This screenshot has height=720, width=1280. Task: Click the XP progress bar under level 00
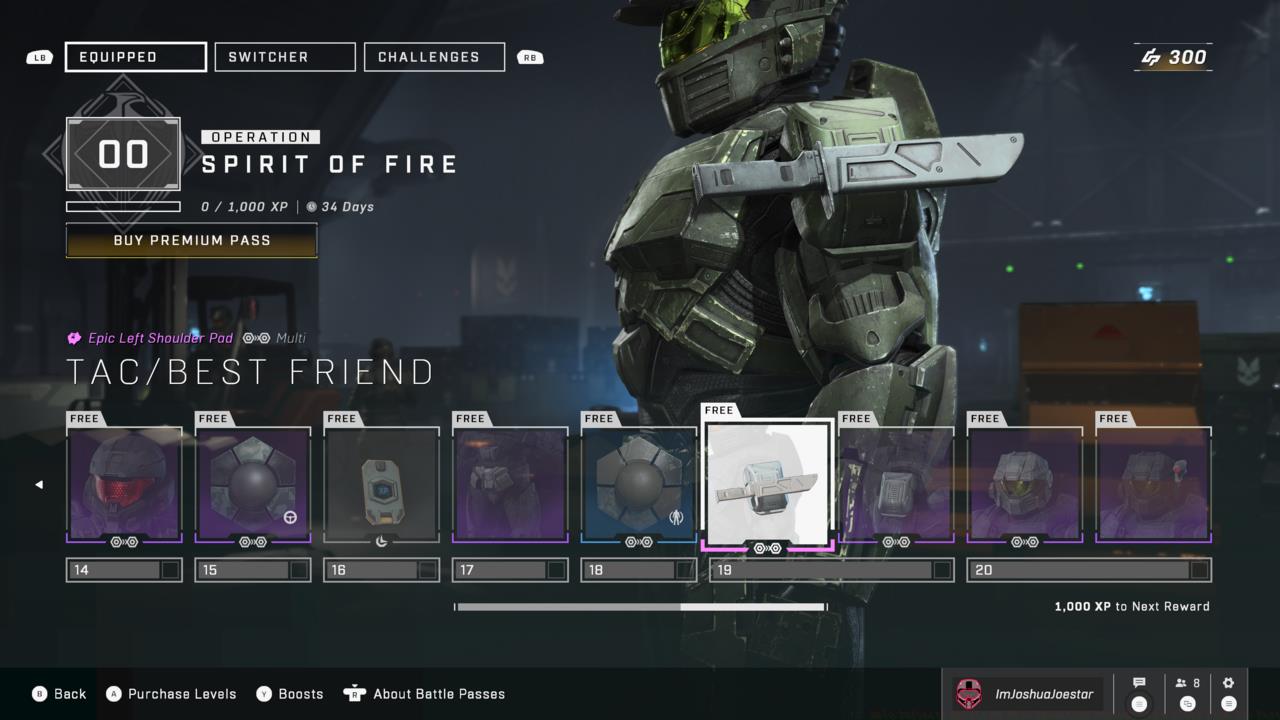124,208
